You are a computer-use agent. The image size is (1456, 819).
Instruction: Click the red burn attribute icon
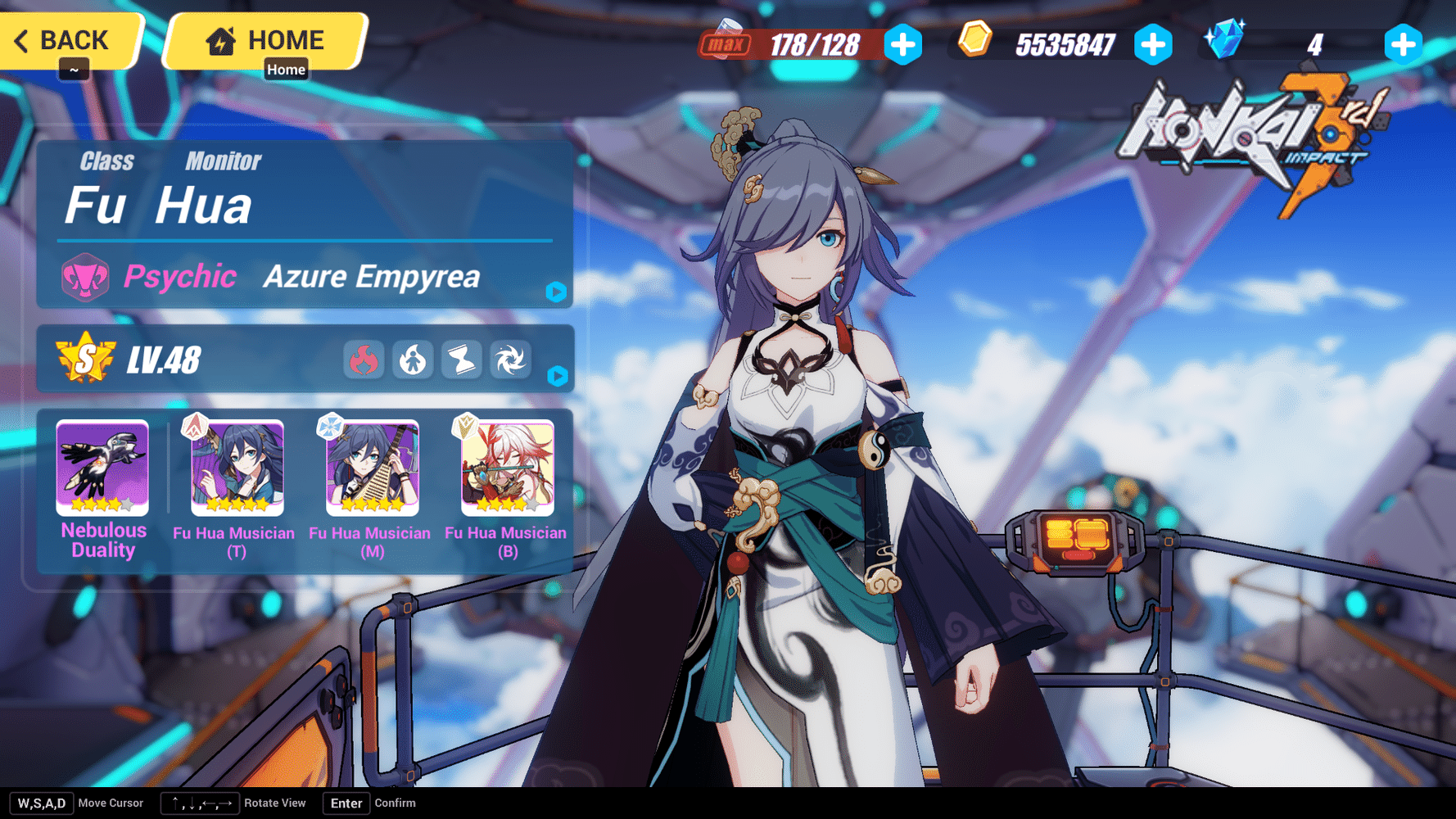point(364,359)
